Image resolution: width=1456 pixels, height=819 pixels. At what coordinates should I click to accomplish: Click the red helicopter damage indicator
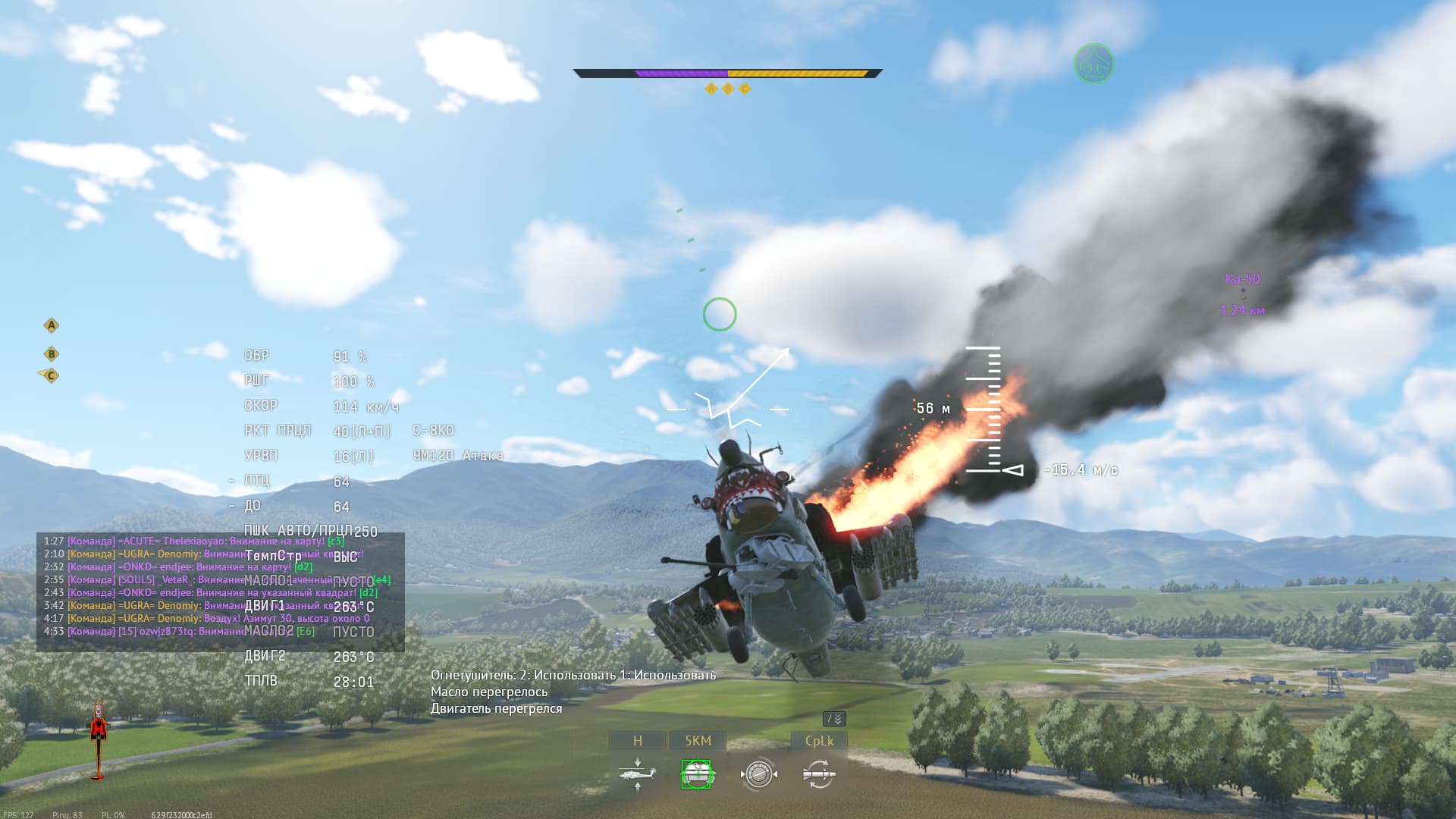98,740
